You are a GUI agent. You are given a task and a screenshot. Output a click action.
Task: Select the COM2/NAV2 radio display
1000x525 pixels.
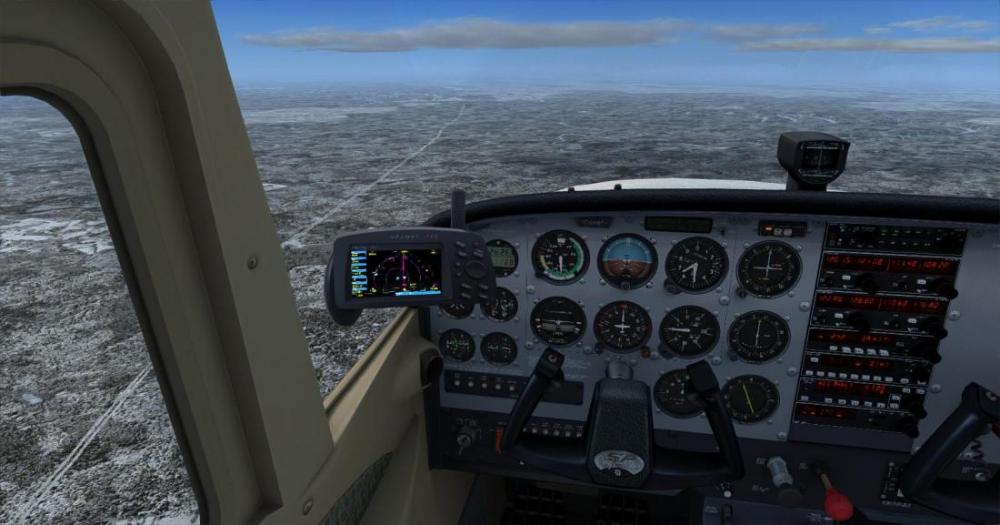click(880, 301)
